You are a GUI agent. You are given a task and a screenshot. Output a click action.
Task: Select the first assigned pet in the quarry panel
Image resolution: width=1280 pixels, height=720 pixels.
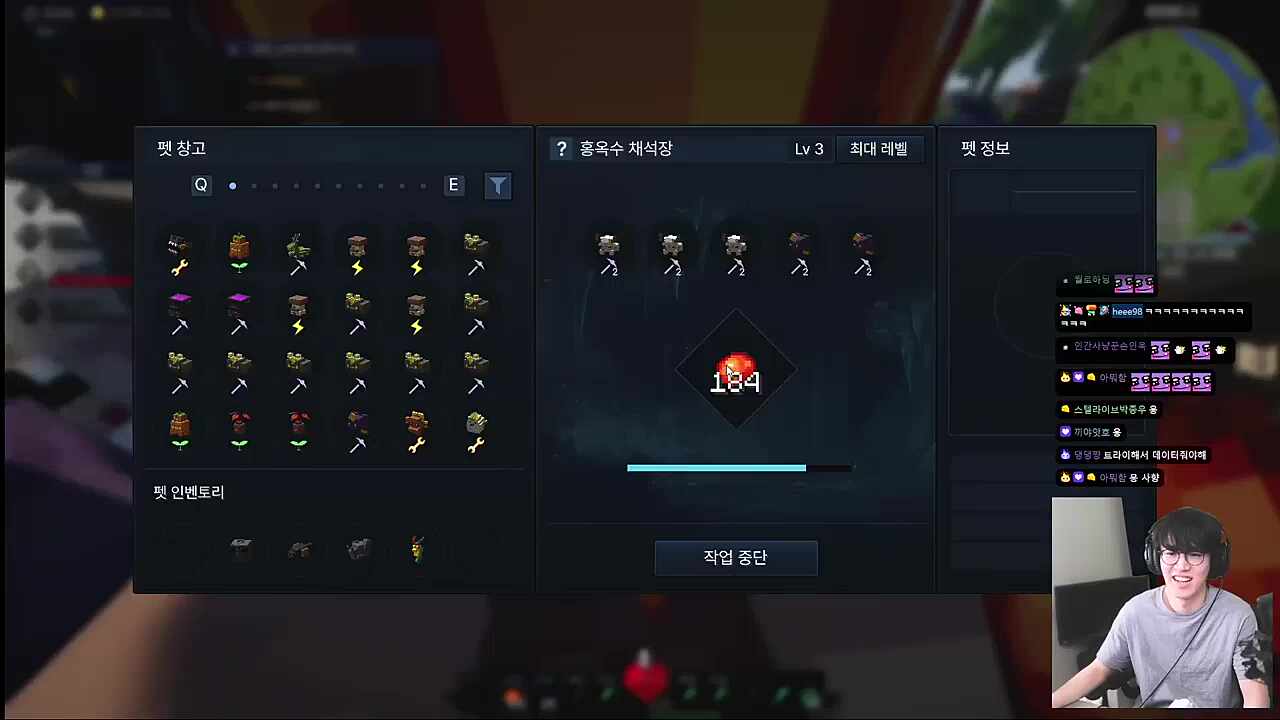[608, 250]
